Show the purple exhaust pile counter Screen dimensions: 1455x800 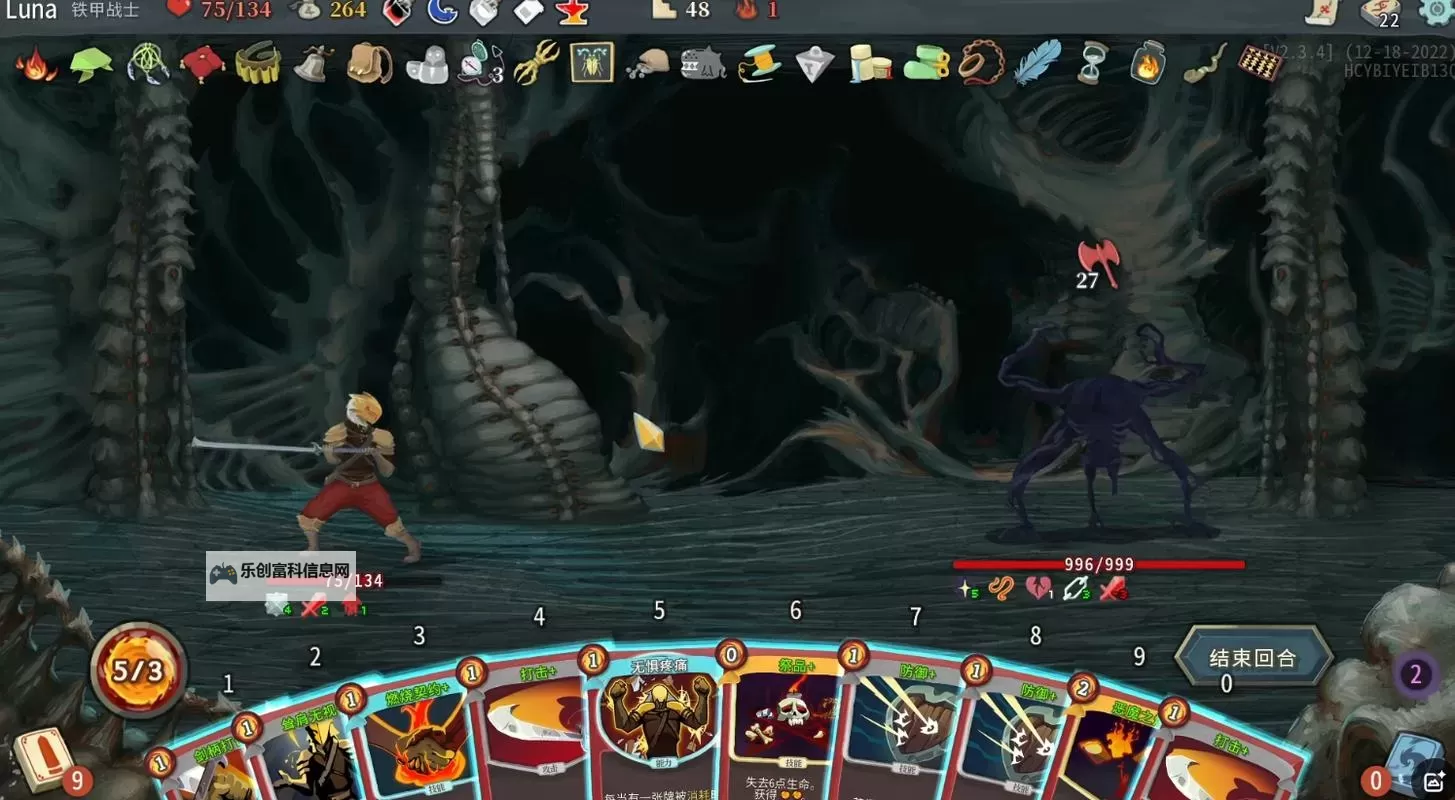(x=1415, y=675)
